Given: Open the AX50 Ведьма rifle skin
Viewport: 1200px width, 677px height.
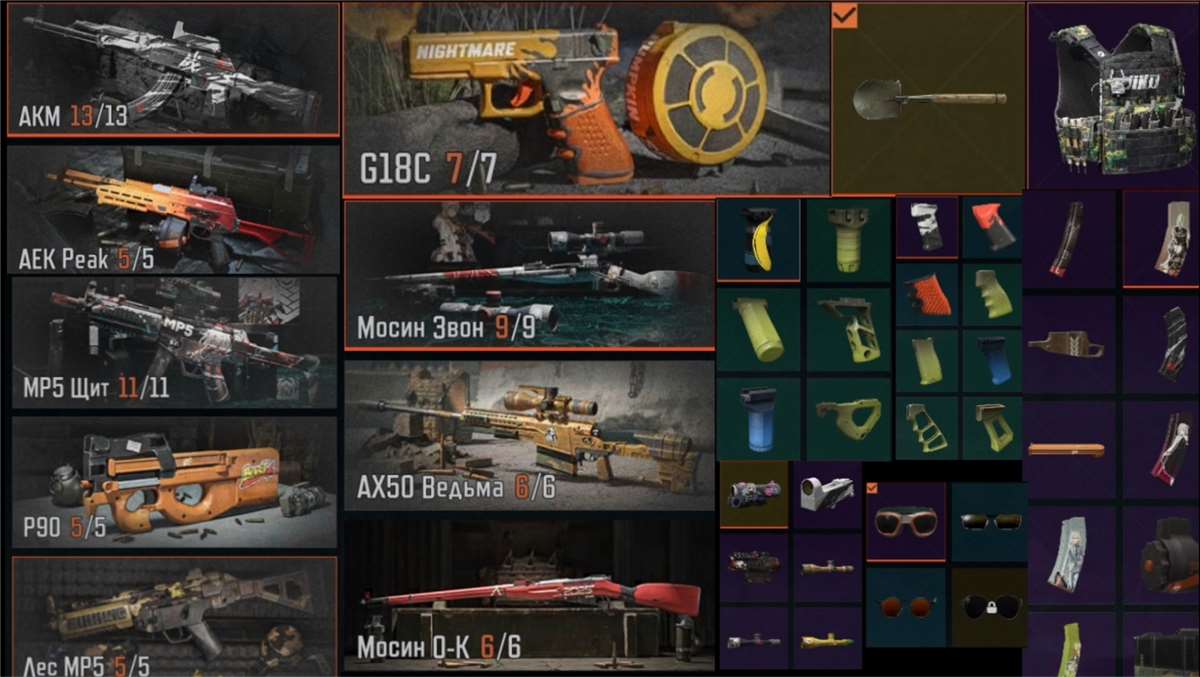Looking at the screenshot, I should pyautogui.click(x=529, y=435).
